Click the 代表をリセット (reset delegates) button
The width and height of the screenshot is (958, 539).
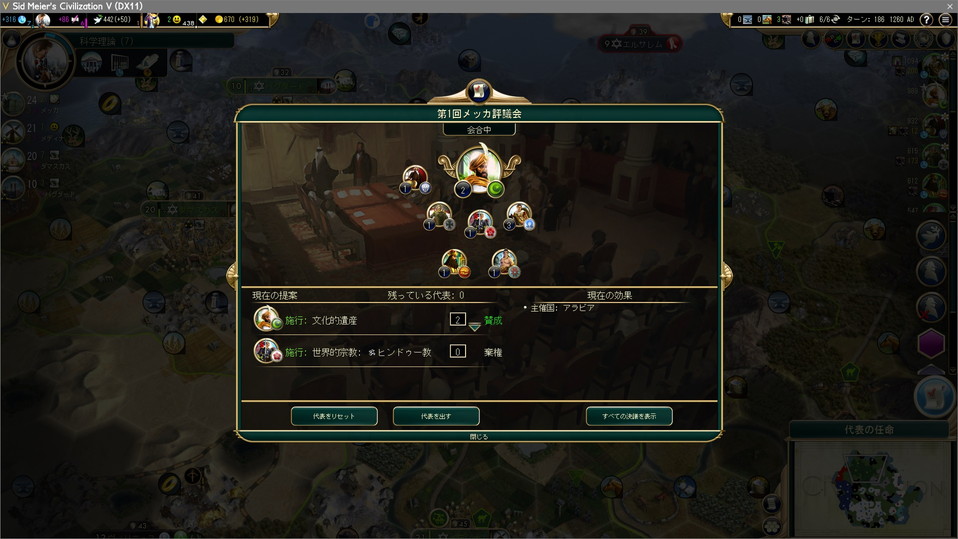[334, 416]
